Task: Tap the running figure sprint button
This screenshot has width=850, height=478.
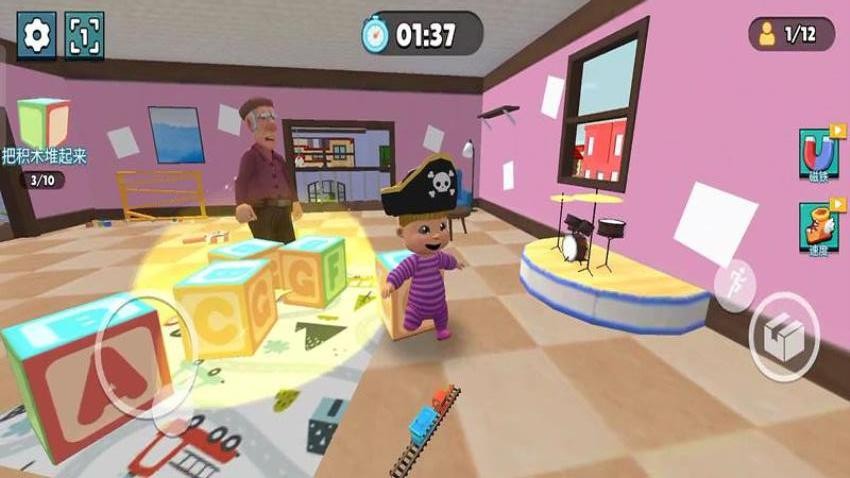Action: [x=735, y=284]
